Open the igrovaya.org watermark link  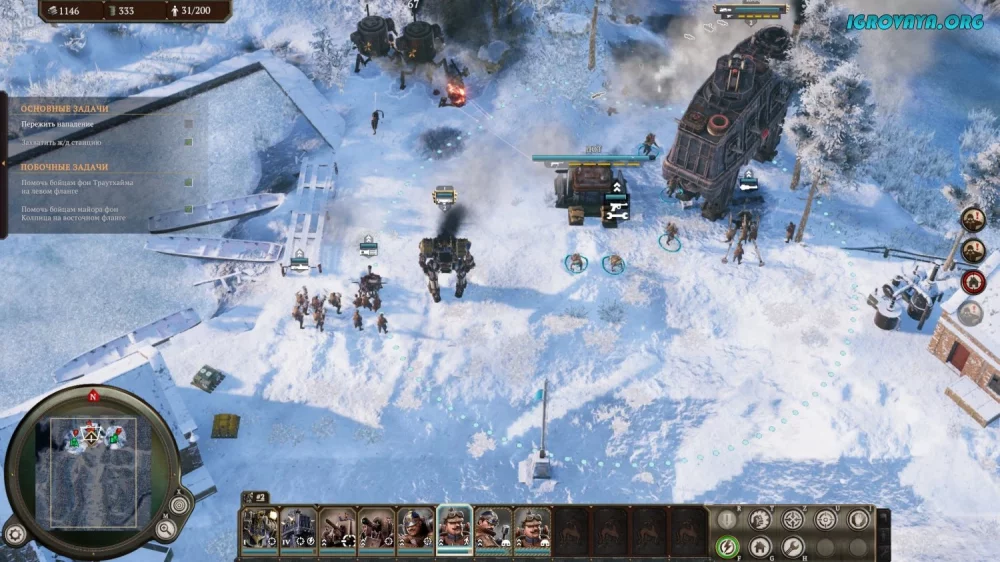click(914, 21)
